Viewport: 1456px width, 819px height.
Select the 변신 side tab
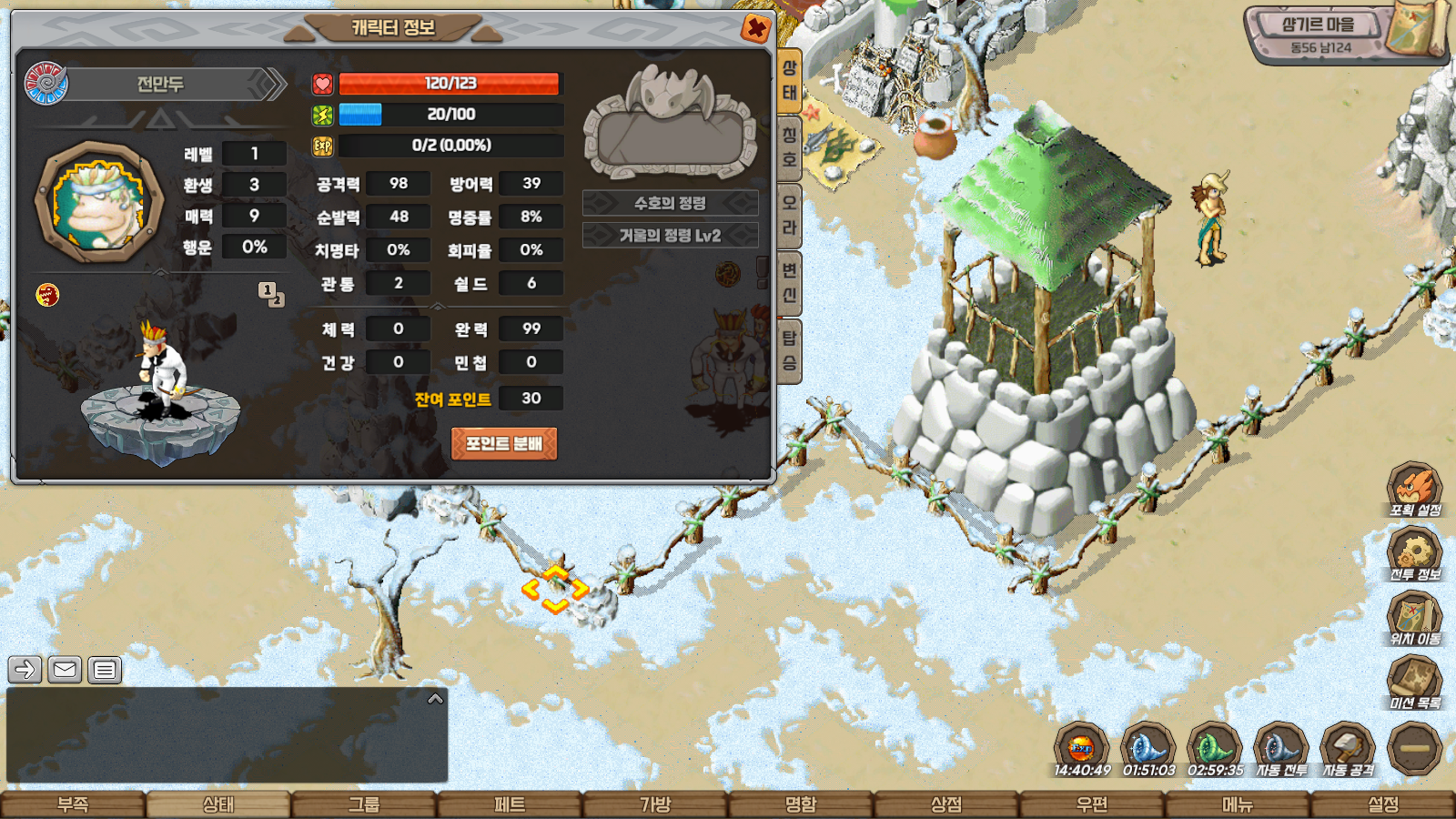point(789,282)
